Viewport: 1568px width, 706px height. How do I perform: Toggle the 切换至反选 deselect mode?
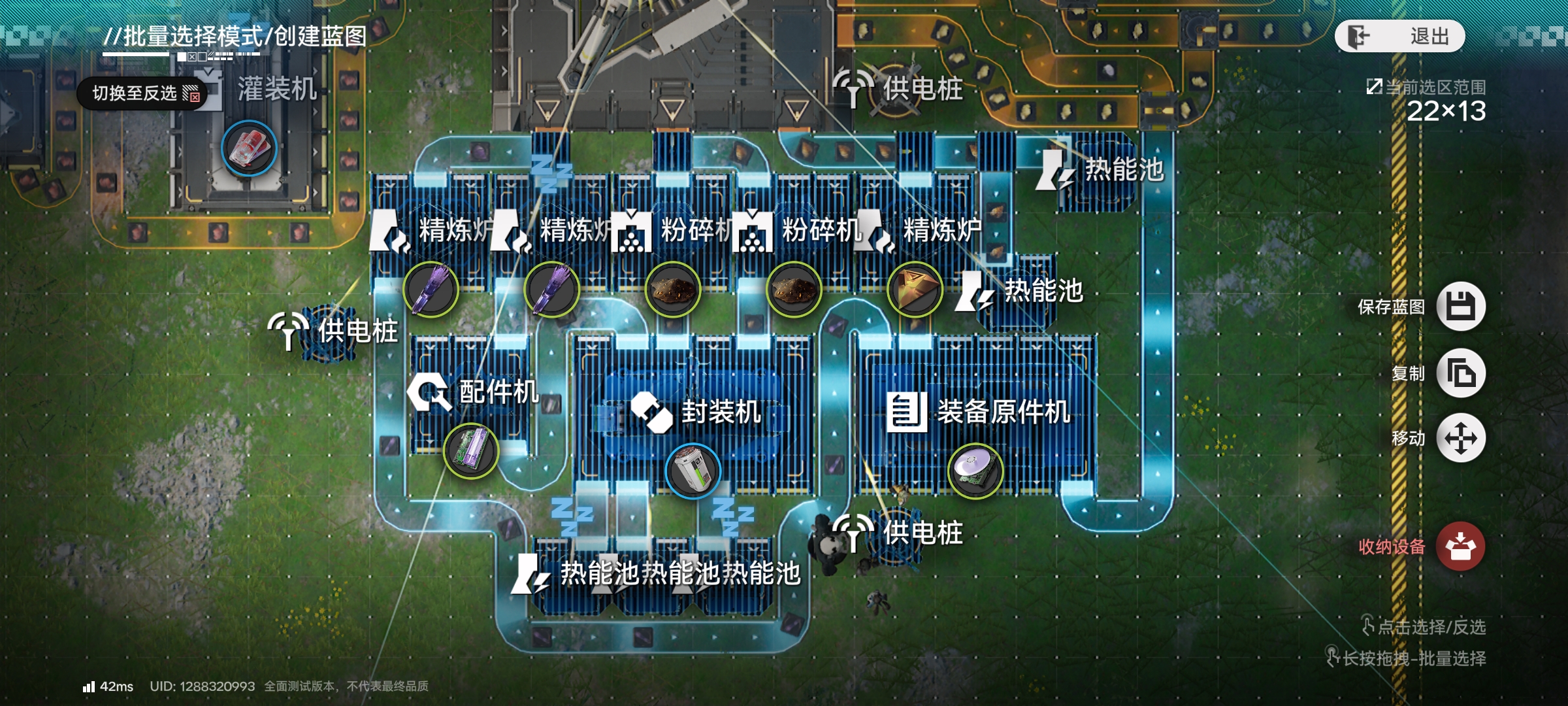point(142,93)
